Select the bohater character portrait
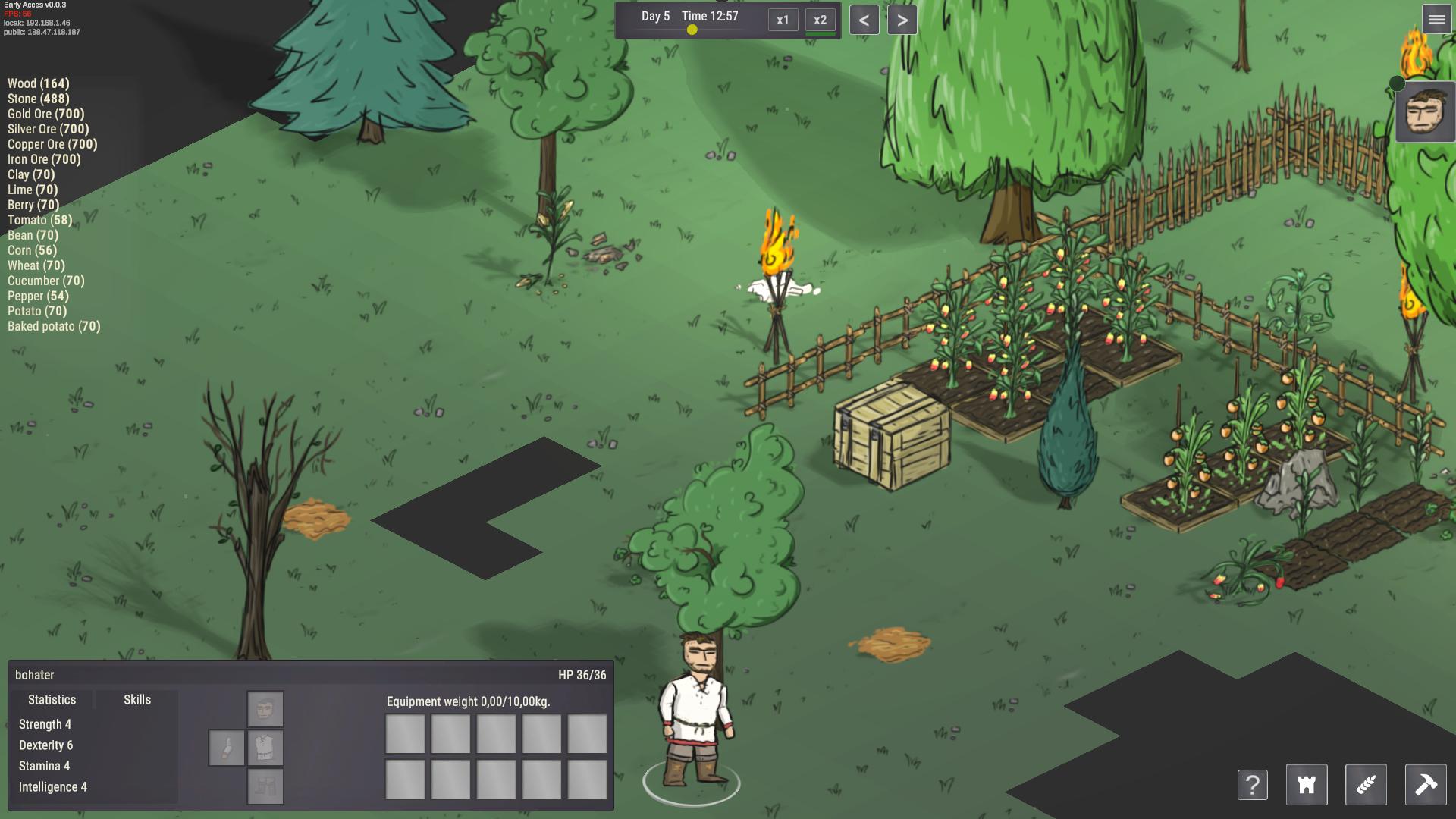Screen dimensions: 1456x819 pos(1426,113)
